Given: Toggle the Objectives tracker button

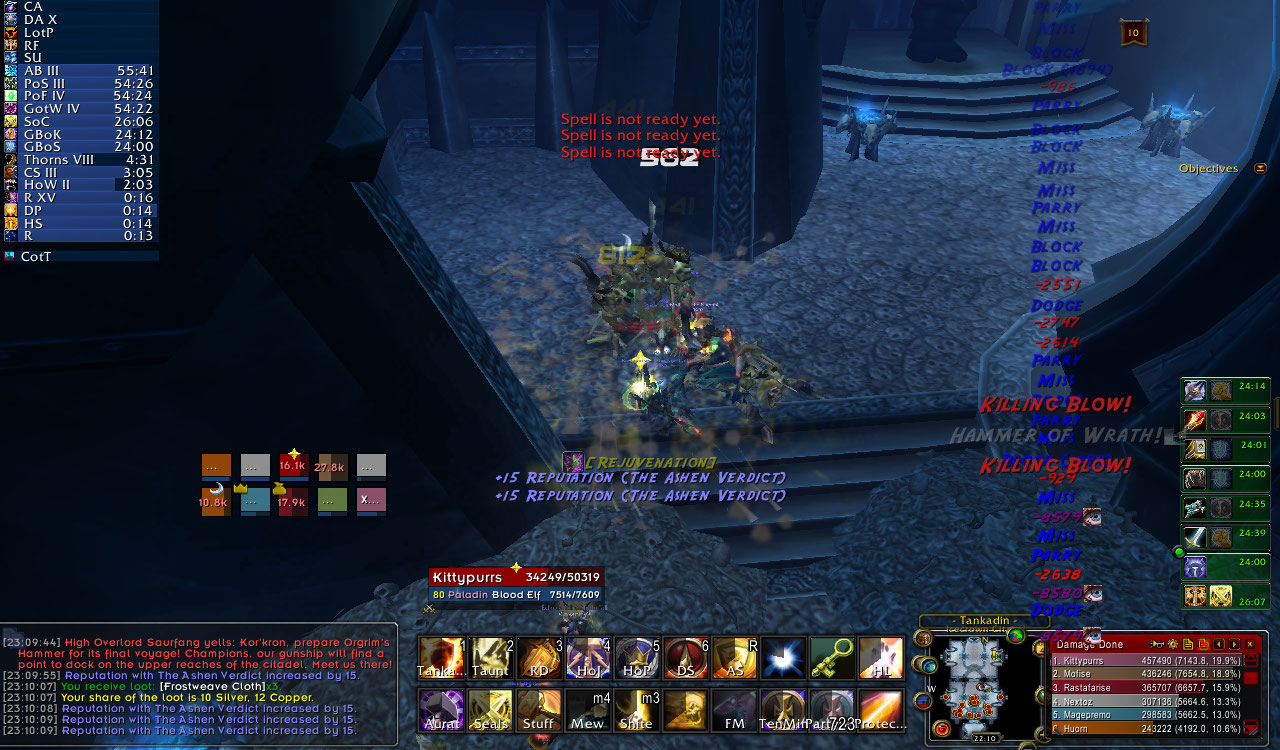Looking at the screenshot, I should tap(1260, 168).
